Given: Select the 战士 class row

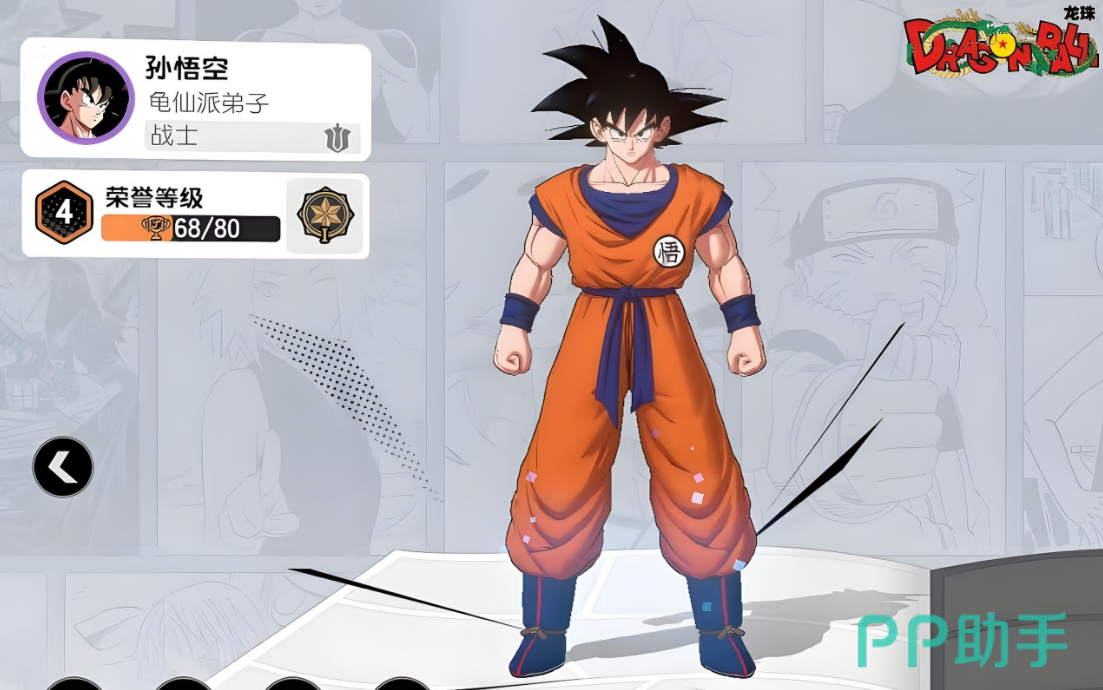Looking at the screenshot, I should pyautogui.click(x=253, y=136).
